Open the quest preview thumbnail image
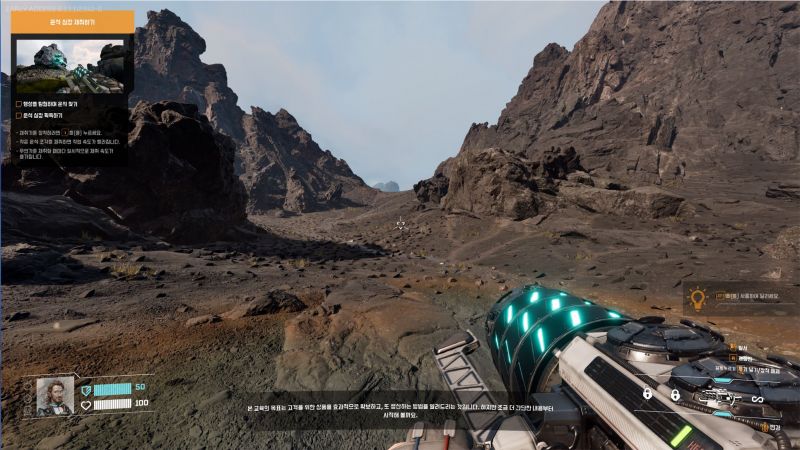Image resolution: width=800 pixels, height=450 pixels. click(70, 66)
